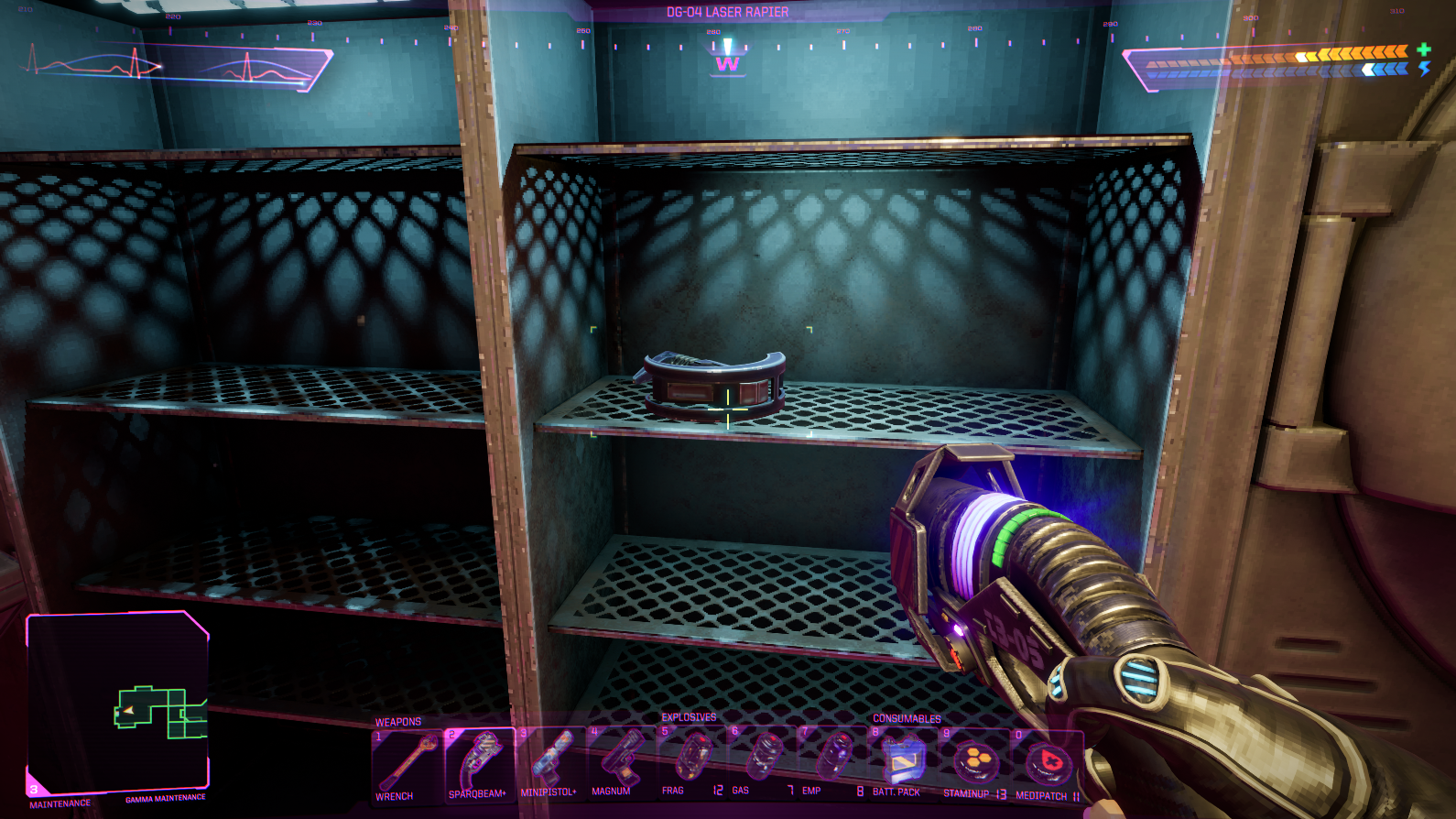The image size is (1456, 819).
Task: Choose the Magnum weapon slot
Action: pos(622,764)
